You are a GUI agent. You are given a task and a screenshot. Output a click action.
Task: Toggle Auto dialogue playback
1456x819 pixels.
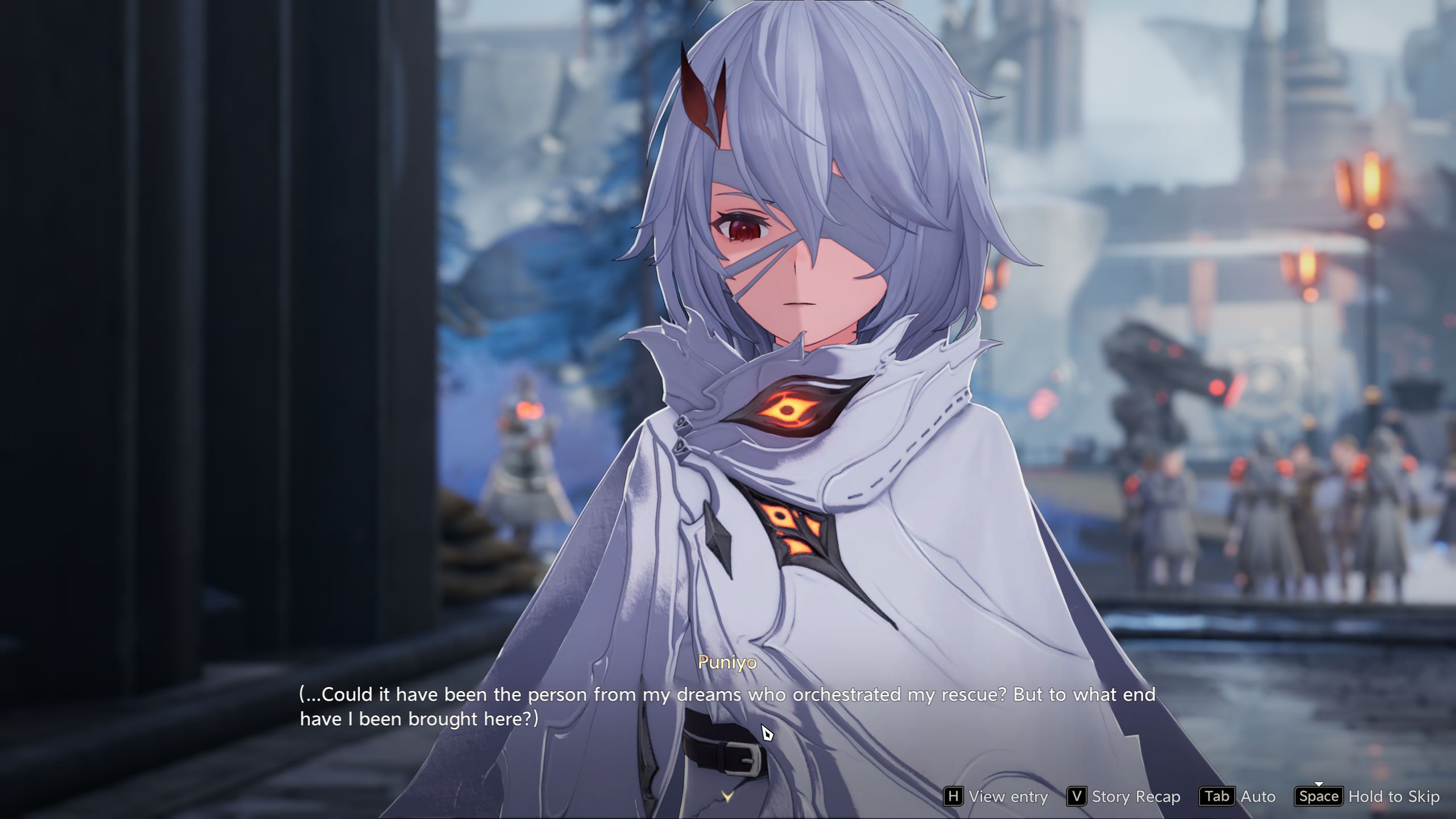click(x=1238, y=796)
